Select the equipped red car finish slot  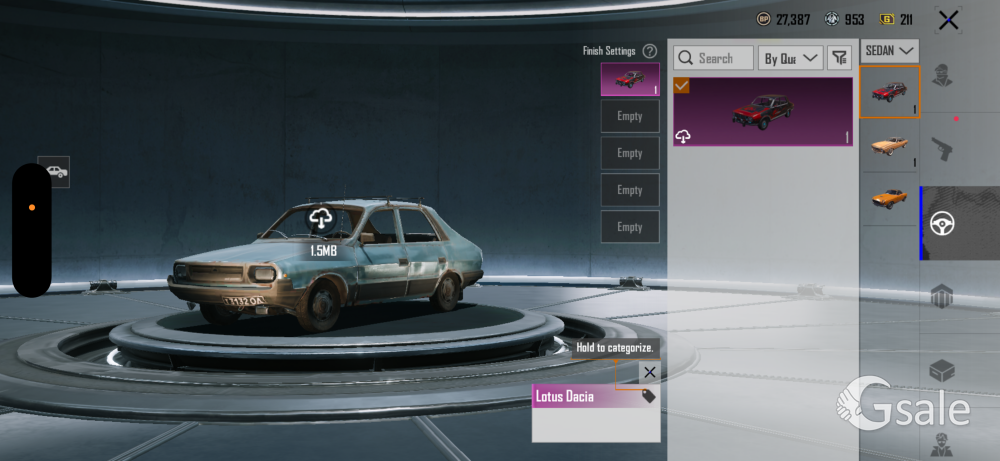click(630, 79)
